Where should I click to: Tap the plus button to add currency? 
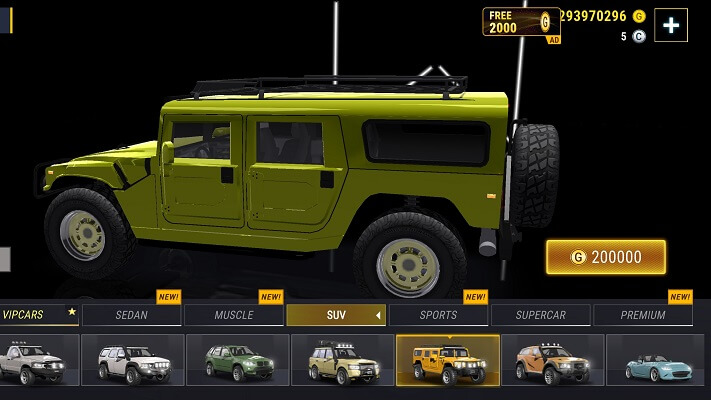670,26
